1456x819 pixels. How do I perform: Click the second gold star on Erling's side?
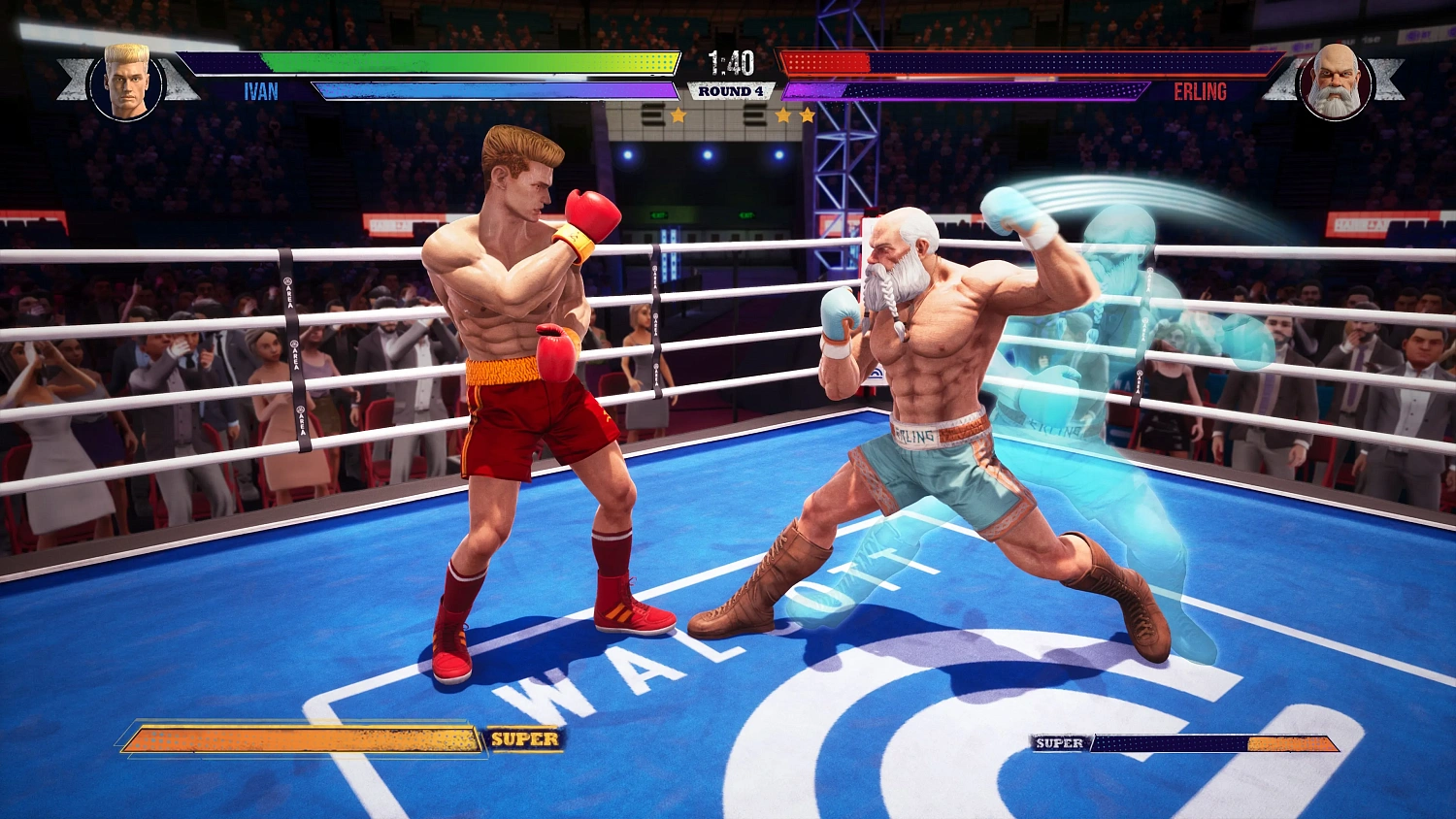pos(808,115)
